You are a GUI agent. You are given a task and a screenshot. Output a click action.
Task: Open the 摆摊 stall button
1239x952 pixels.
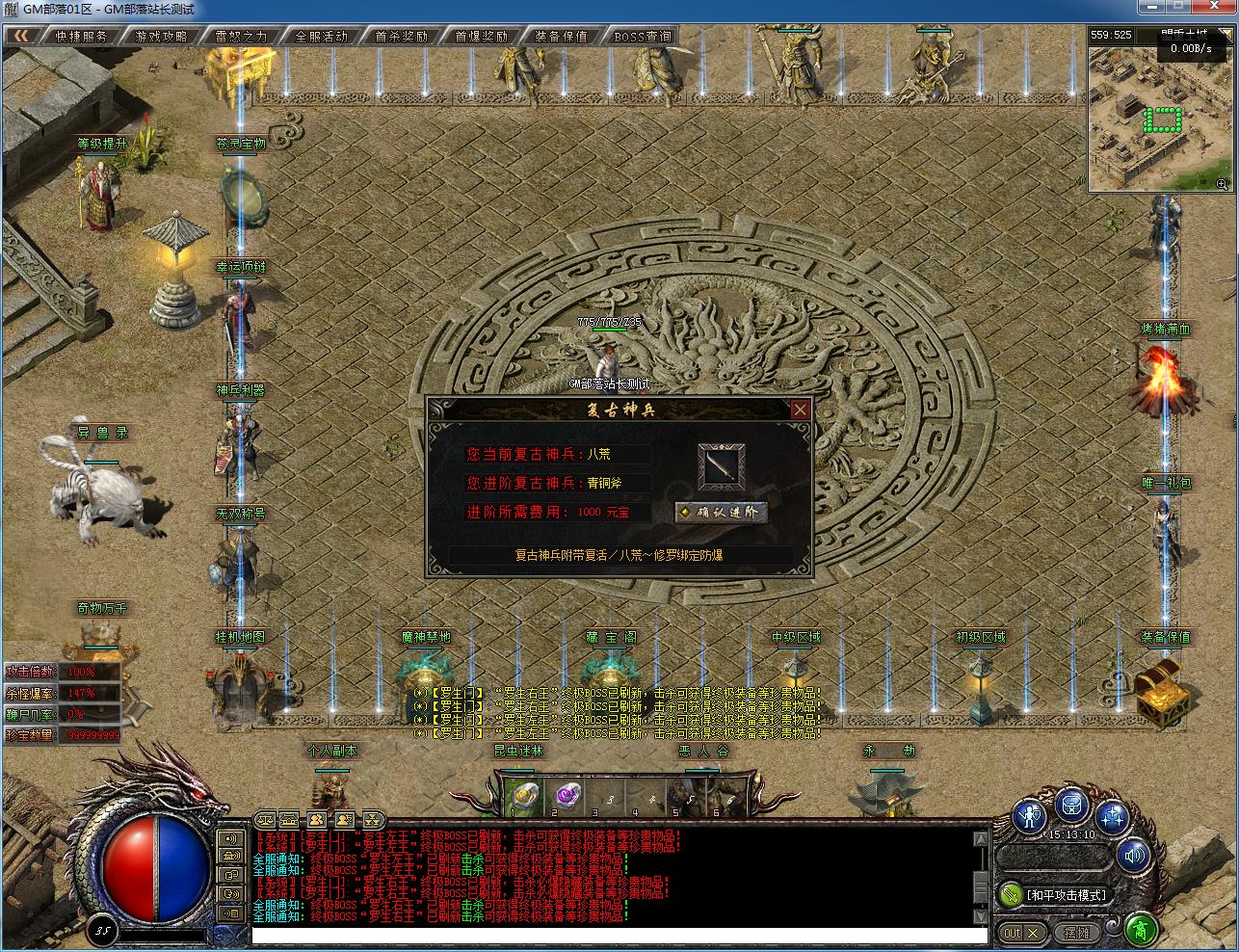coord(1076,933)
